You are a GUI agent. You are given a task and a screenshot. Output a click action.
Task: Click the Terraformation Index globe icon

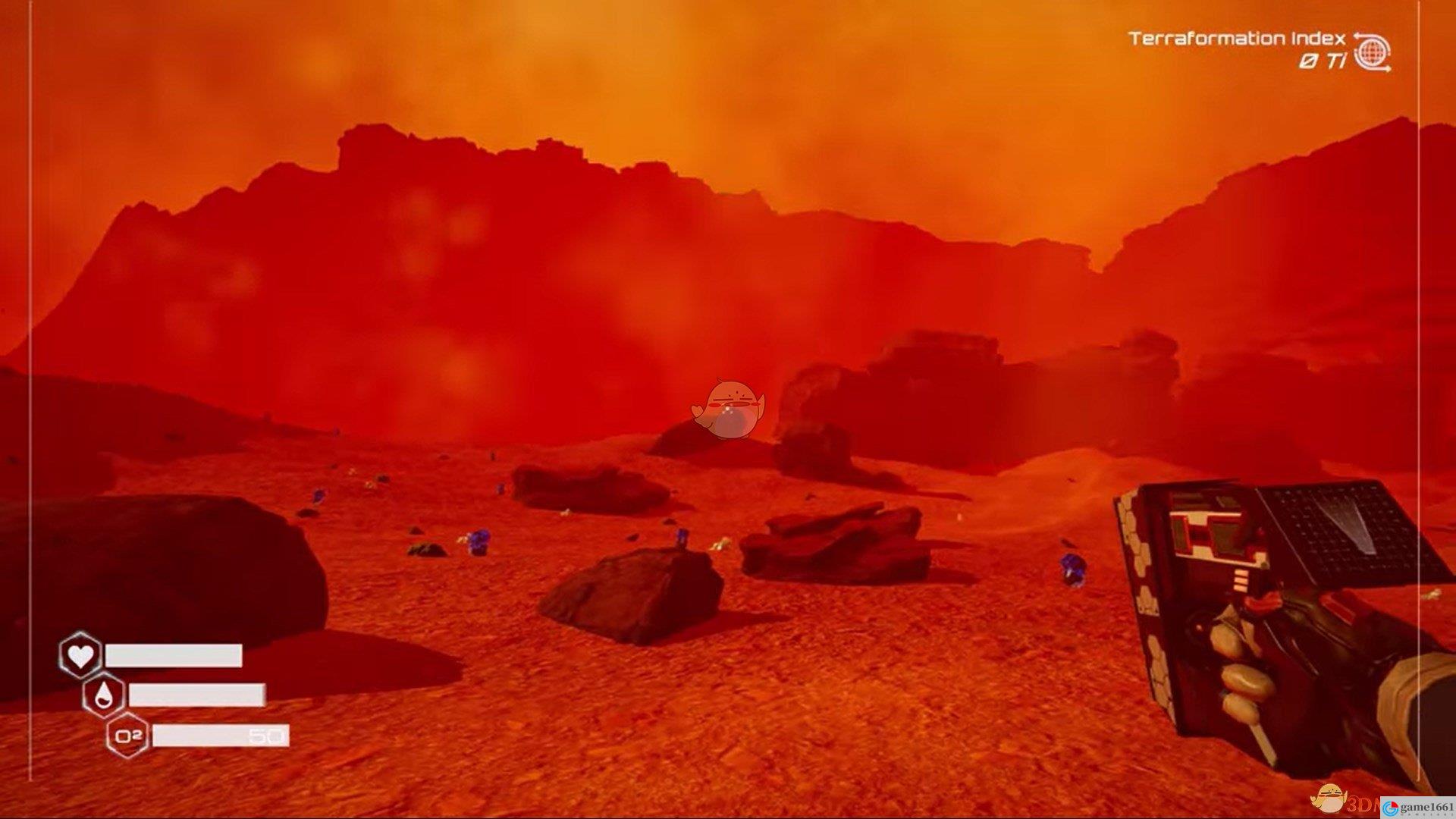click(1372, 52)
